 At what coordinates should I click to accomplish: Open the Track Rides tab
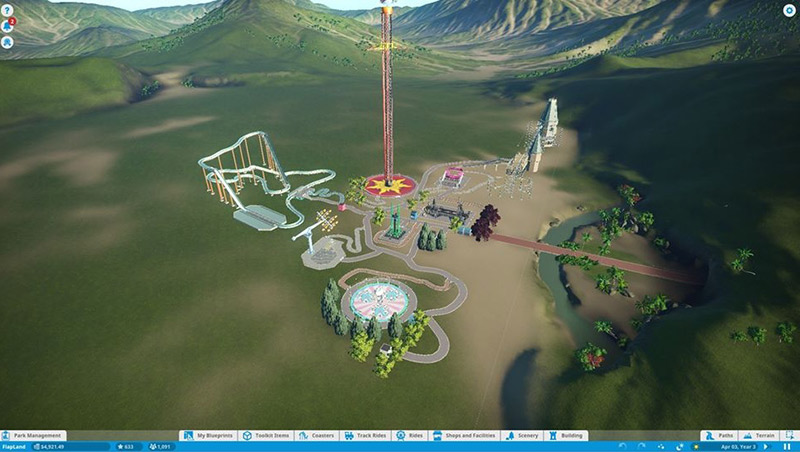click(x=365, y=436)
